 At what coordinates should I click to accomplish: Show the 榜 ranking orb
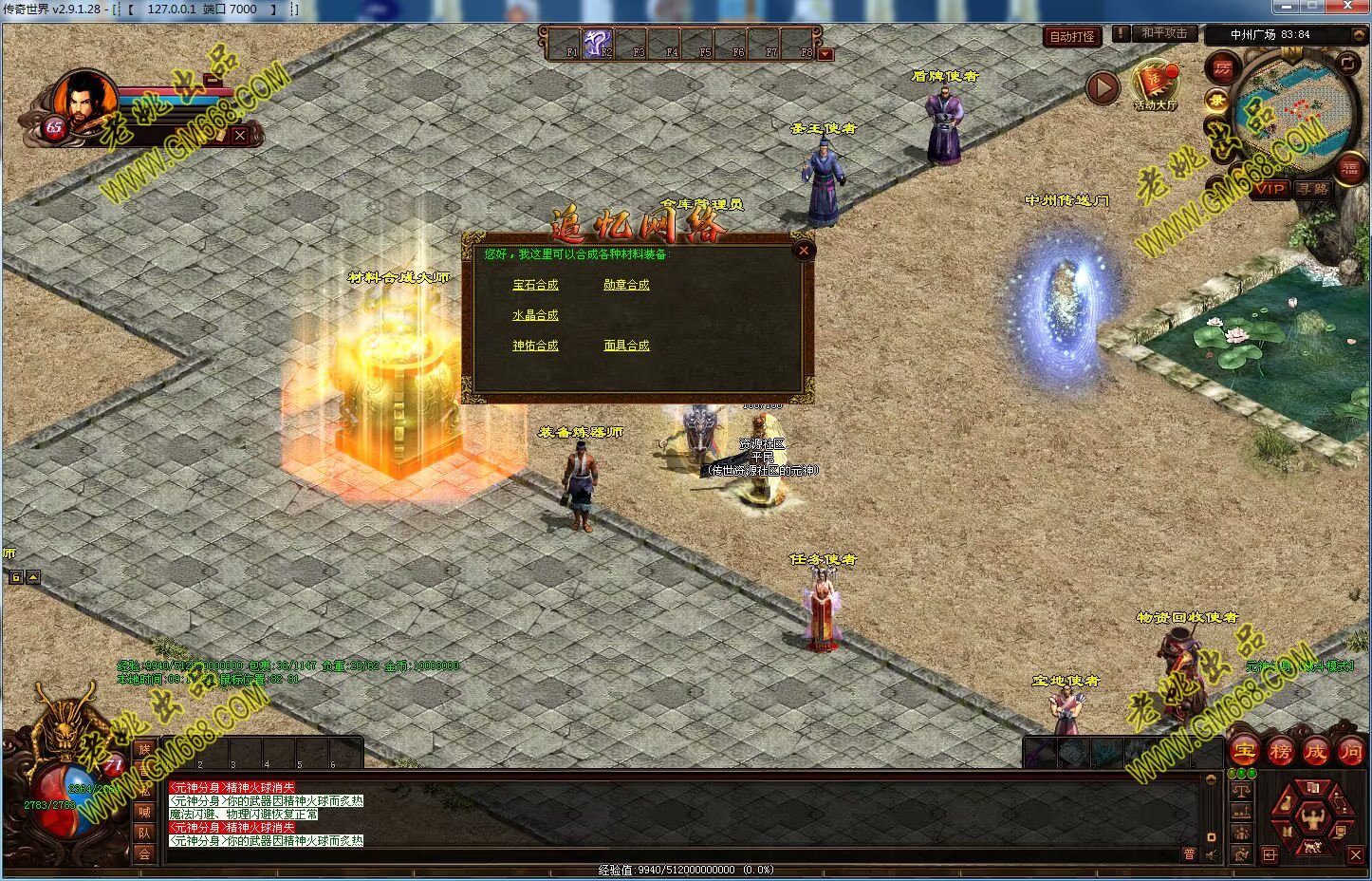coord(1280,752)
